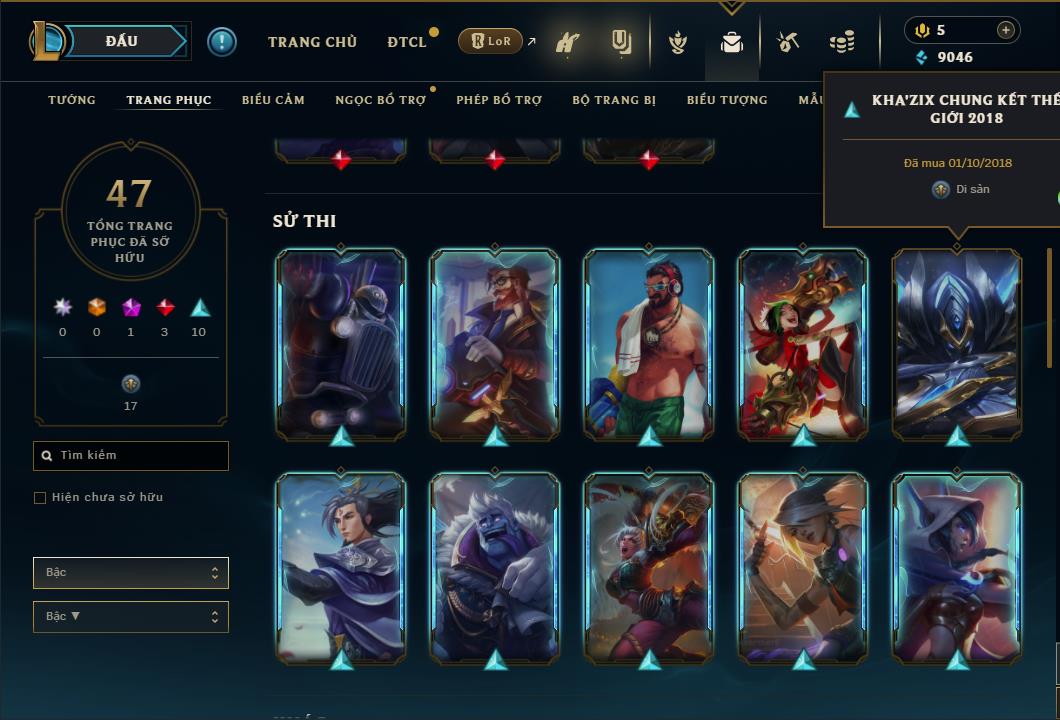Open the 'Bậc ▼' sorting dropdown
This screenshot has height=720, width=1060.
(x=131, y=617)
